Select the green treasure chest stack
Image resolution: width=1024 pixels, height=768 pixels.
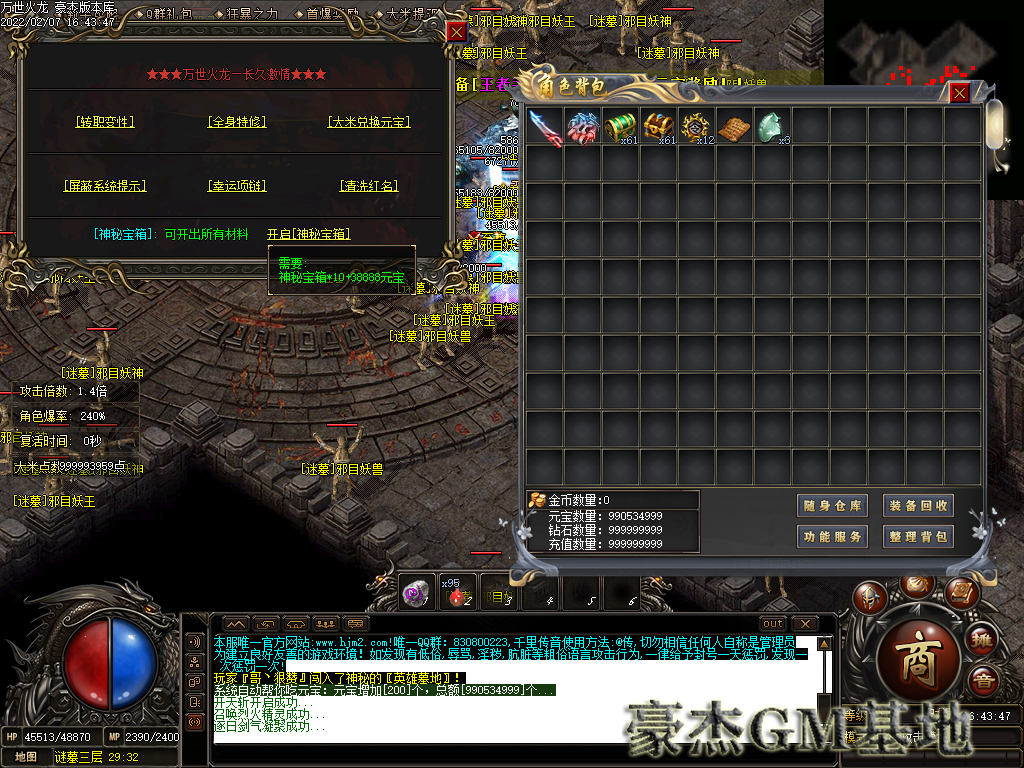(x=621, y=127)
